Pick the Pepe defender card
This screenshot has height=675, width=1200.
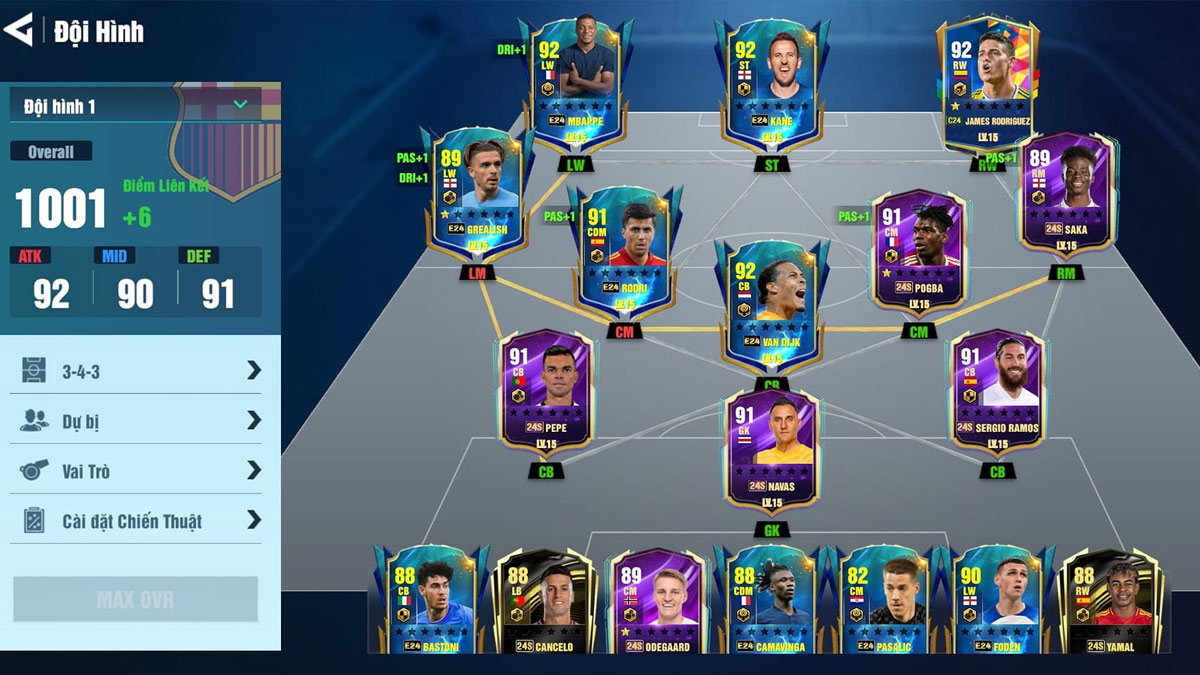click(547, 392)
